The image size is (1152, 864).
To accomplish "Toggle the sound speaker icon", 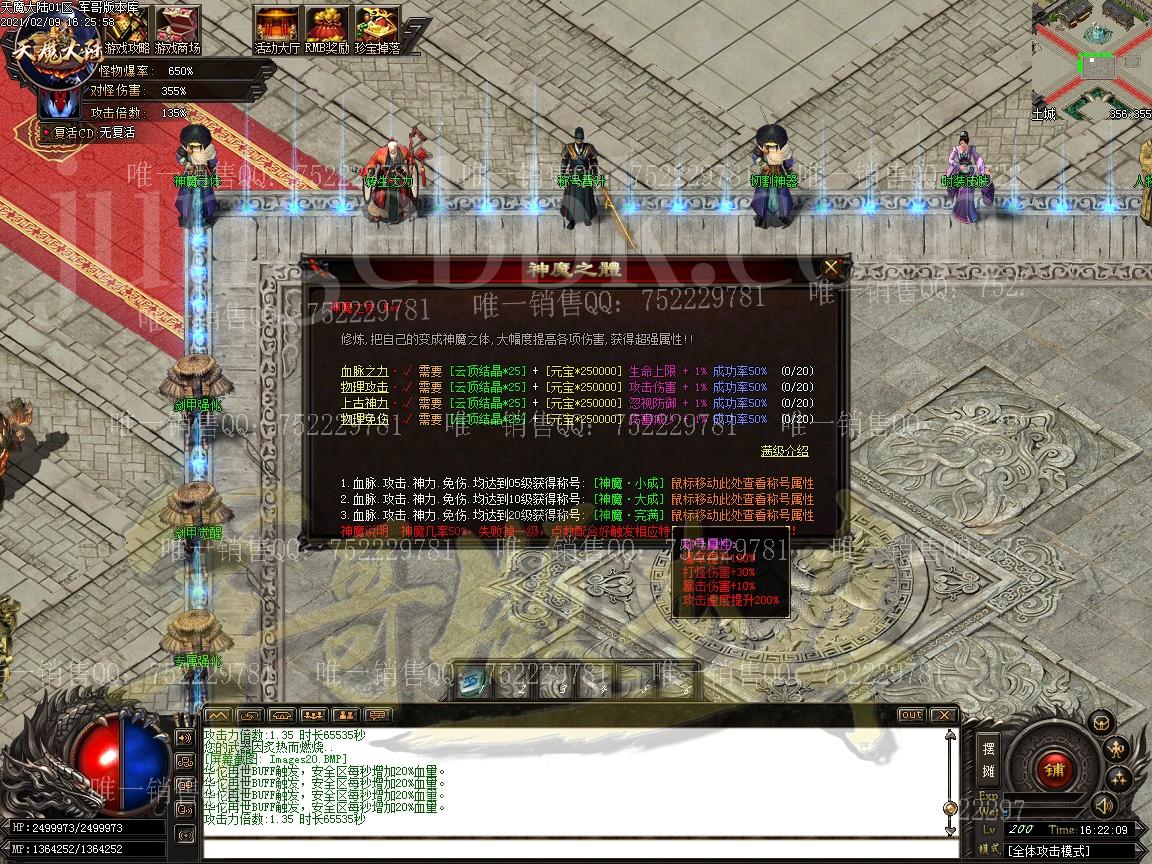I will pyautogui.click(x=1104, y=804).
